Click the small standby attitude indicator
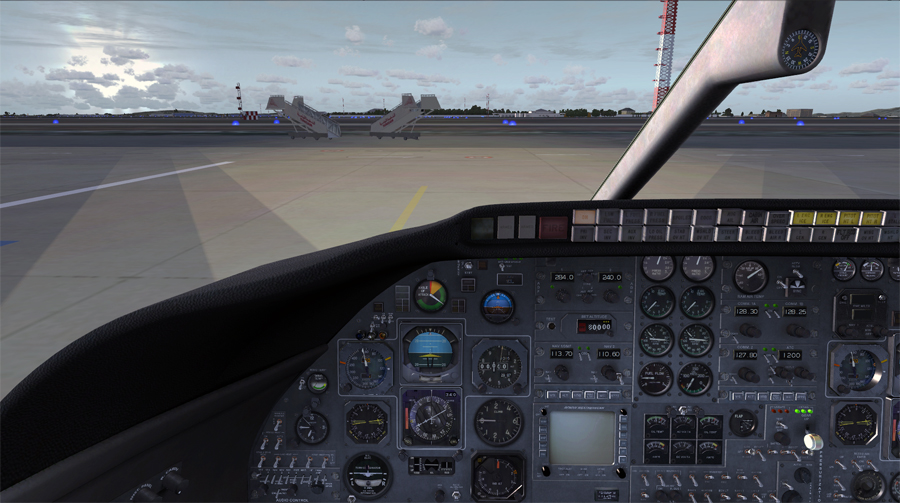 (497, 306)
